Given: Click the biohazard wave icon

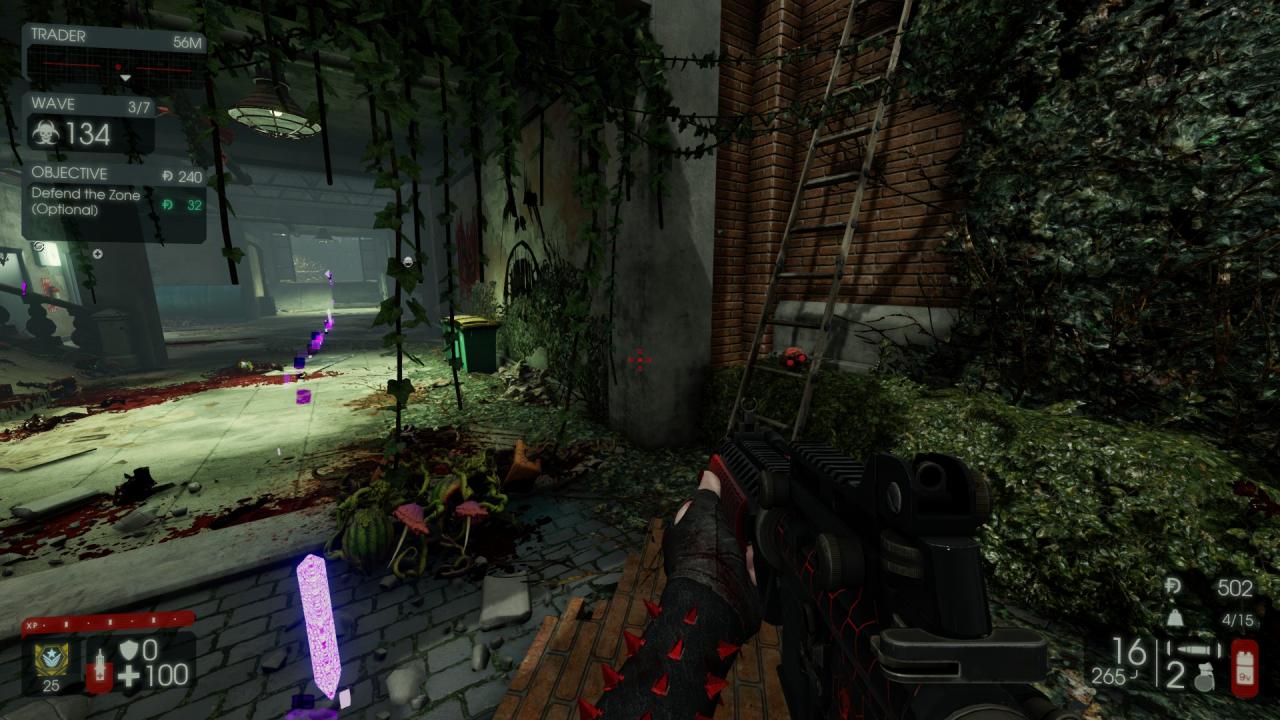Looking at the screenshot, I should click(46, 134).
